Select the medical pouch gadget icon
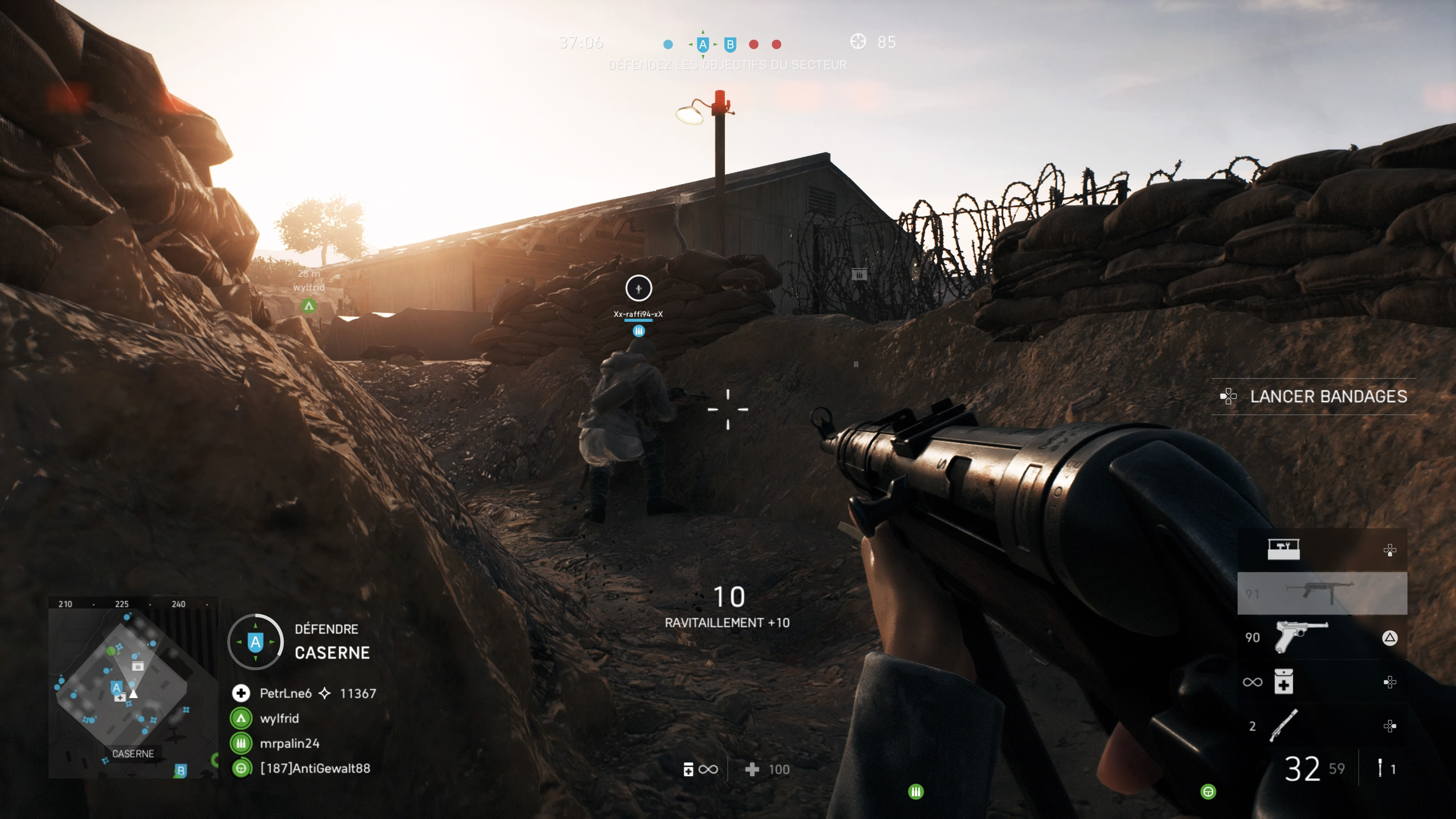Image resolution: width=1456 pixels, height=819 pixels. [x=1283, y=682]
